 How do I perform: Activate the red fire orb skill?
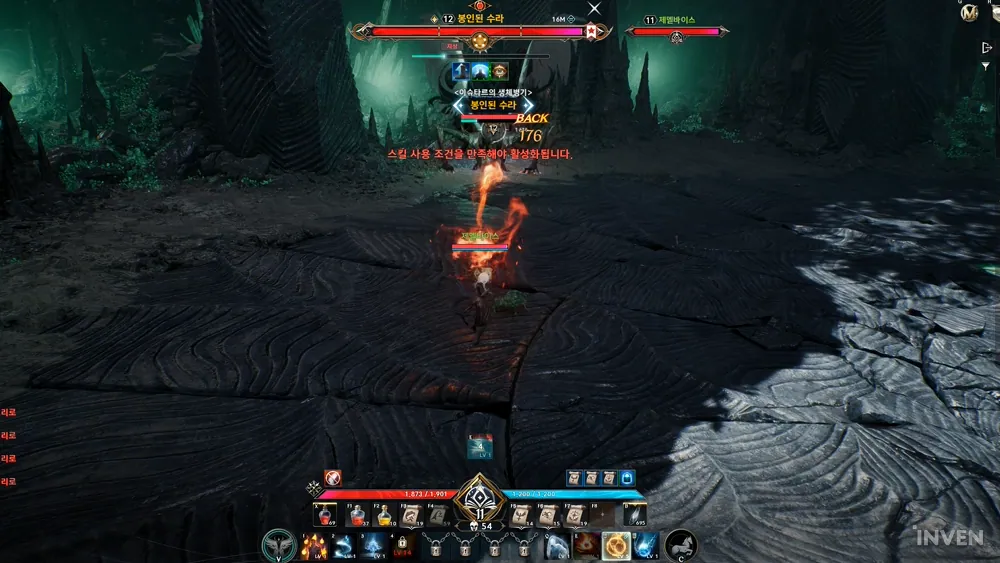586,546
